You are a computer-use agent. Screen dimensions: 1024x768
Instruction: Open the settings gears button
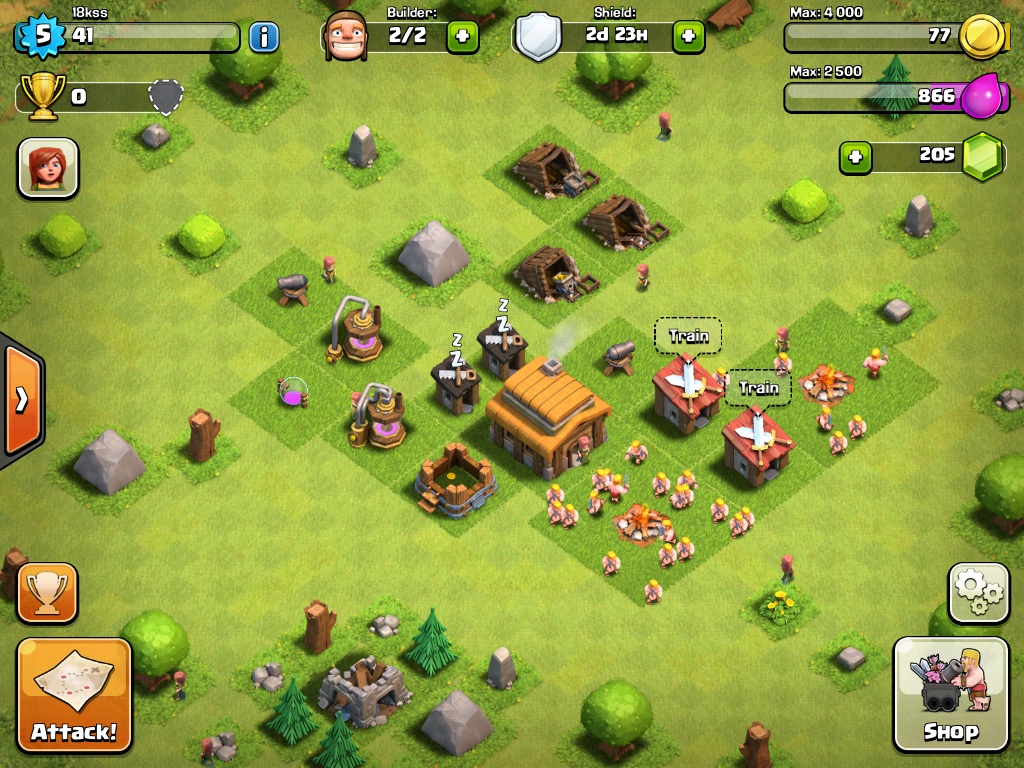coord(978,593)
